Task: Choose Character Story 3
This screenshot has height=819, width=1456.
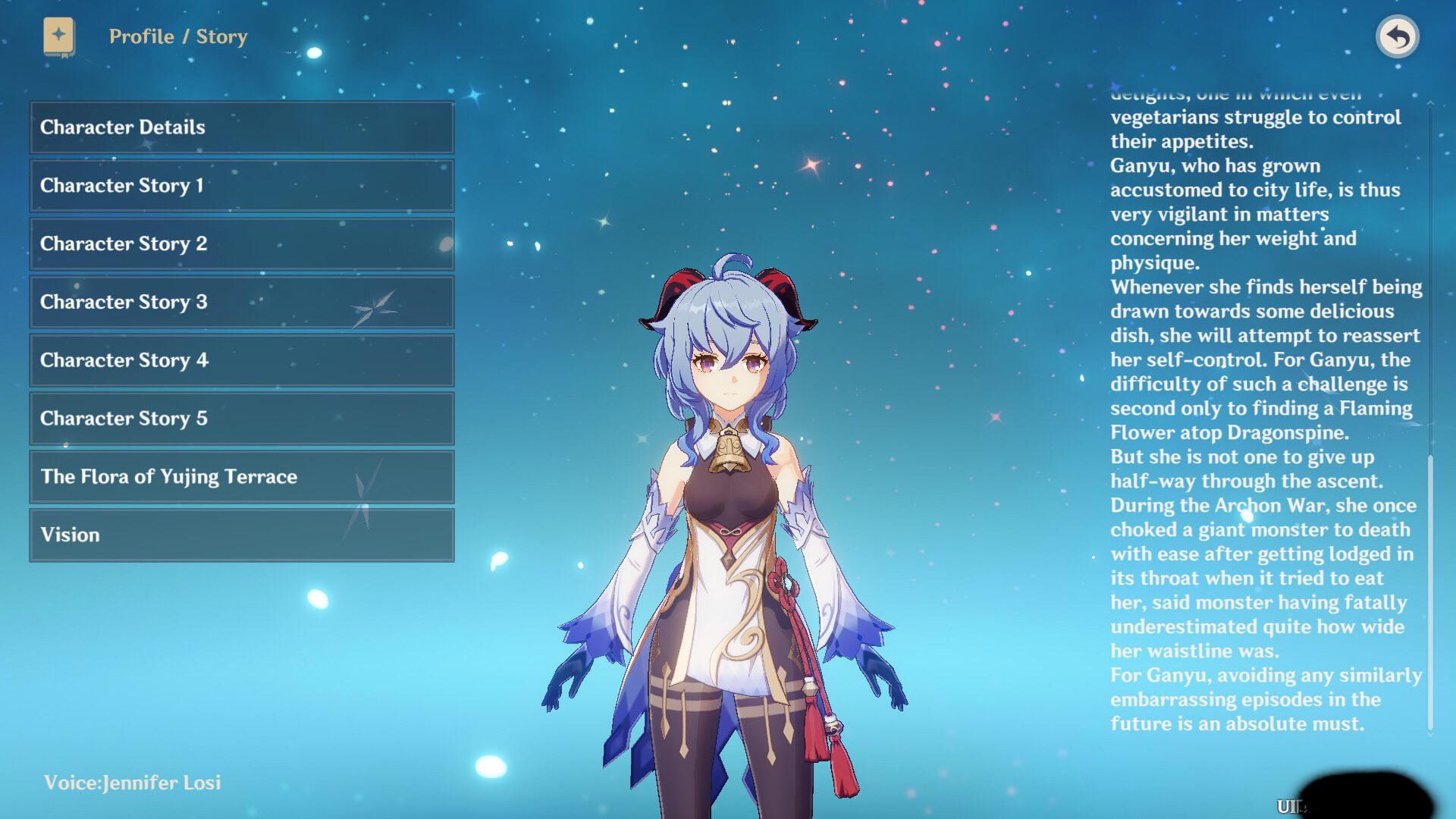Action: coord(242,302)
